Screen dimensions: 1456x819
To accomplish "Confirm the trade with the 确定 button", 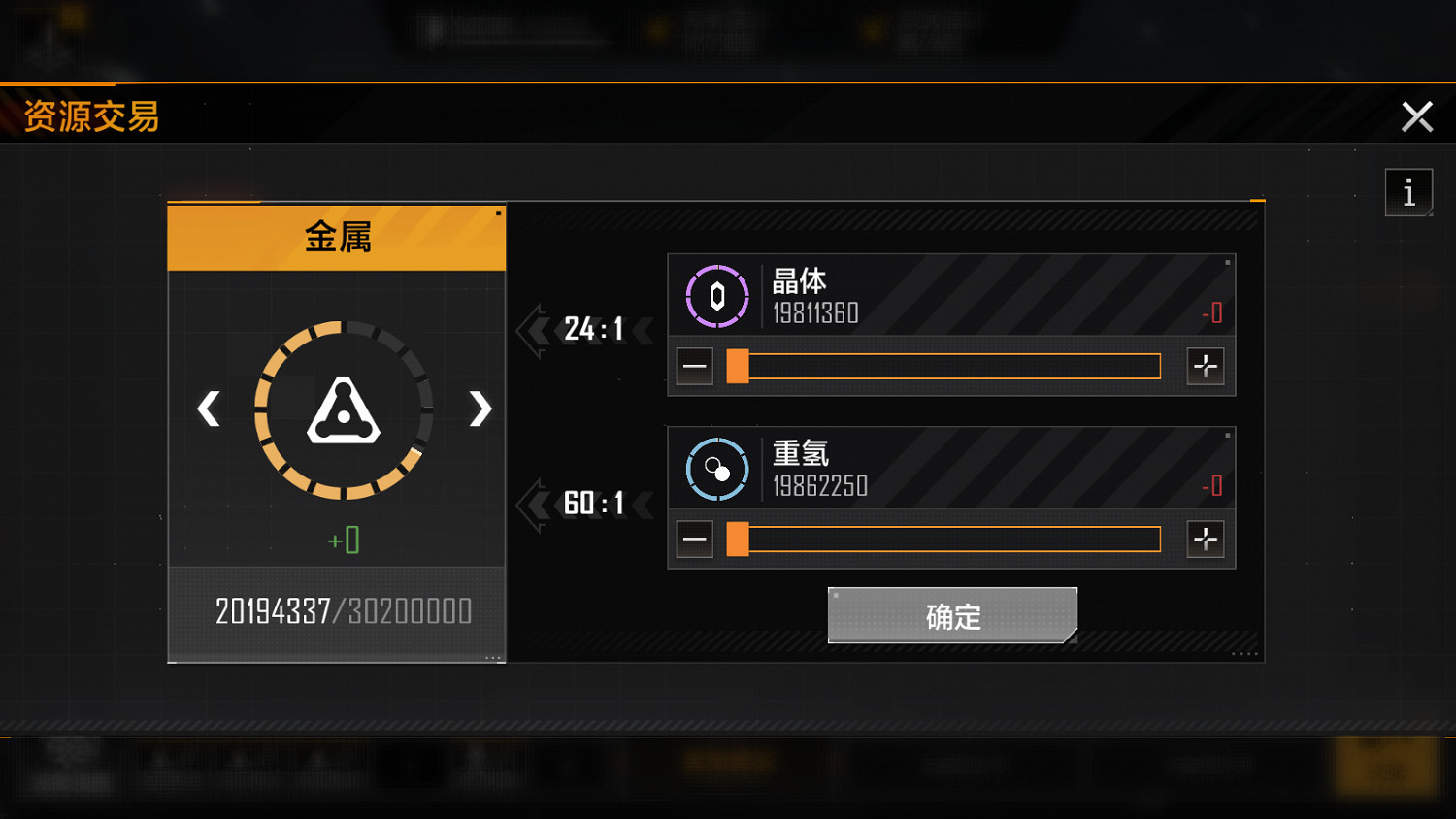I will pyautogui.click(x=951, y=614).
